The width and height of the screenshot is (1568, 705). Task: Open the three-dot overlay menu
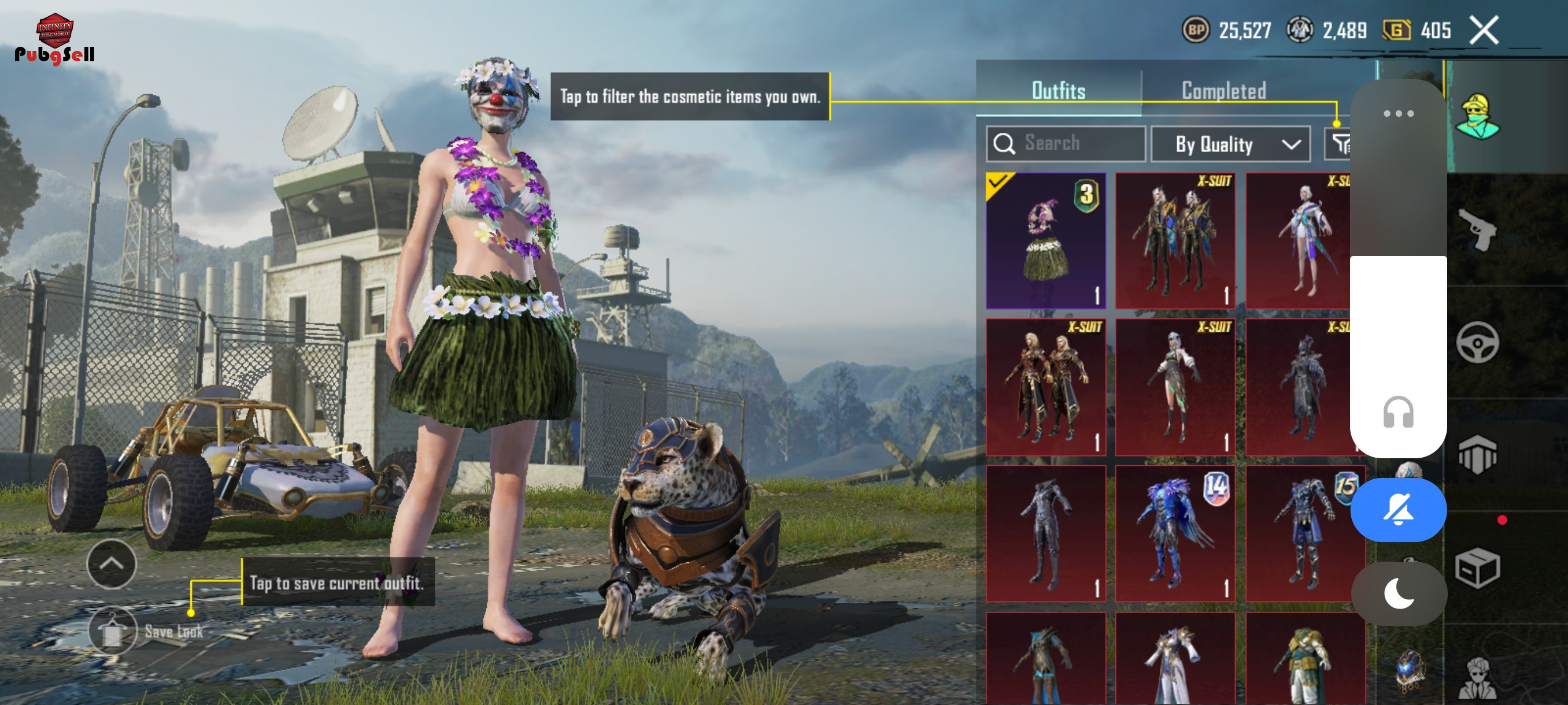pyautogui.click(x=1398, y=114)
